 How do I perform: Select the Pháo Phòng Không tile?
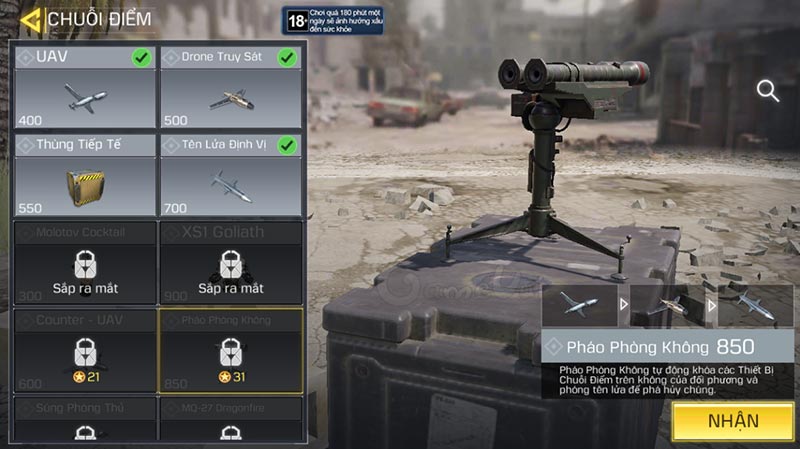tap(231, 349)
